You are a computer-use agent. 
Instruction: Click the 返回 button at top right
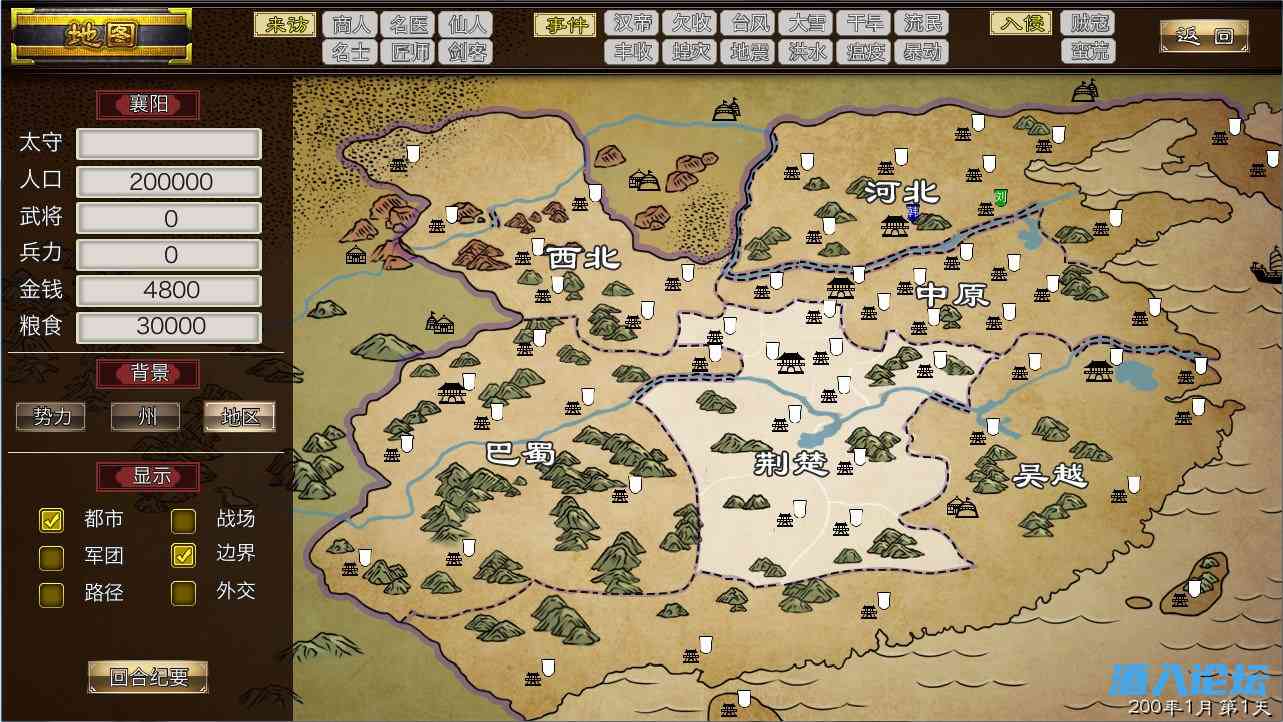[x=1203, y=33]
